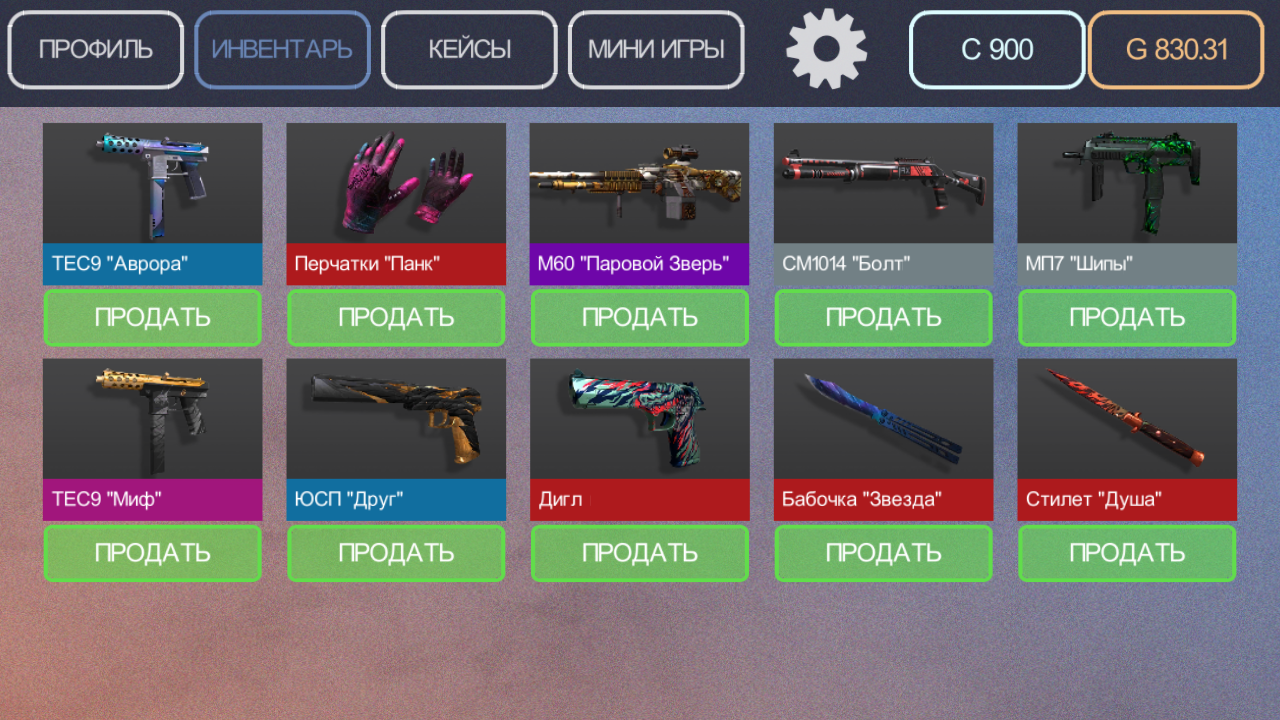The width and height of the screenshot is (1280, 720).
Task: Click the butterfly knife "Звезда" image
Action: 883,418
